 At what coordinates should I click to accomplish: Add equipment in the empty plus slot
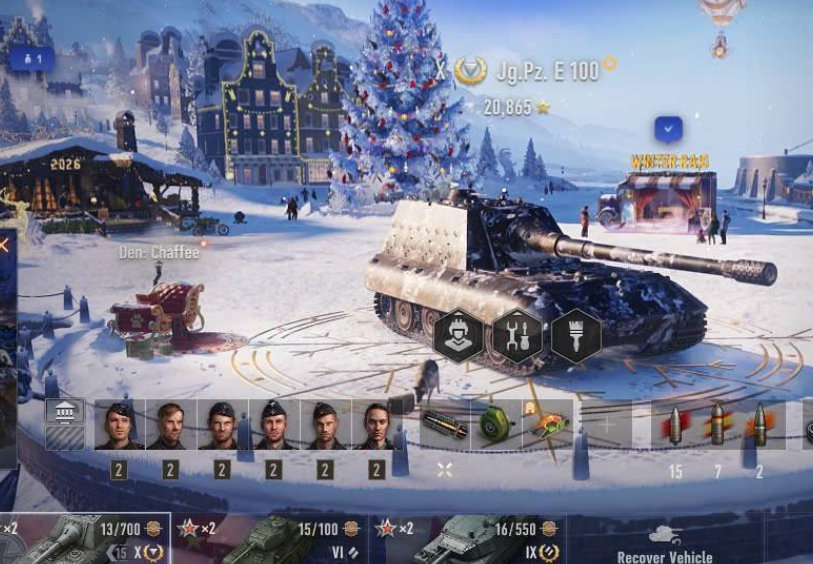pos(607,424)
